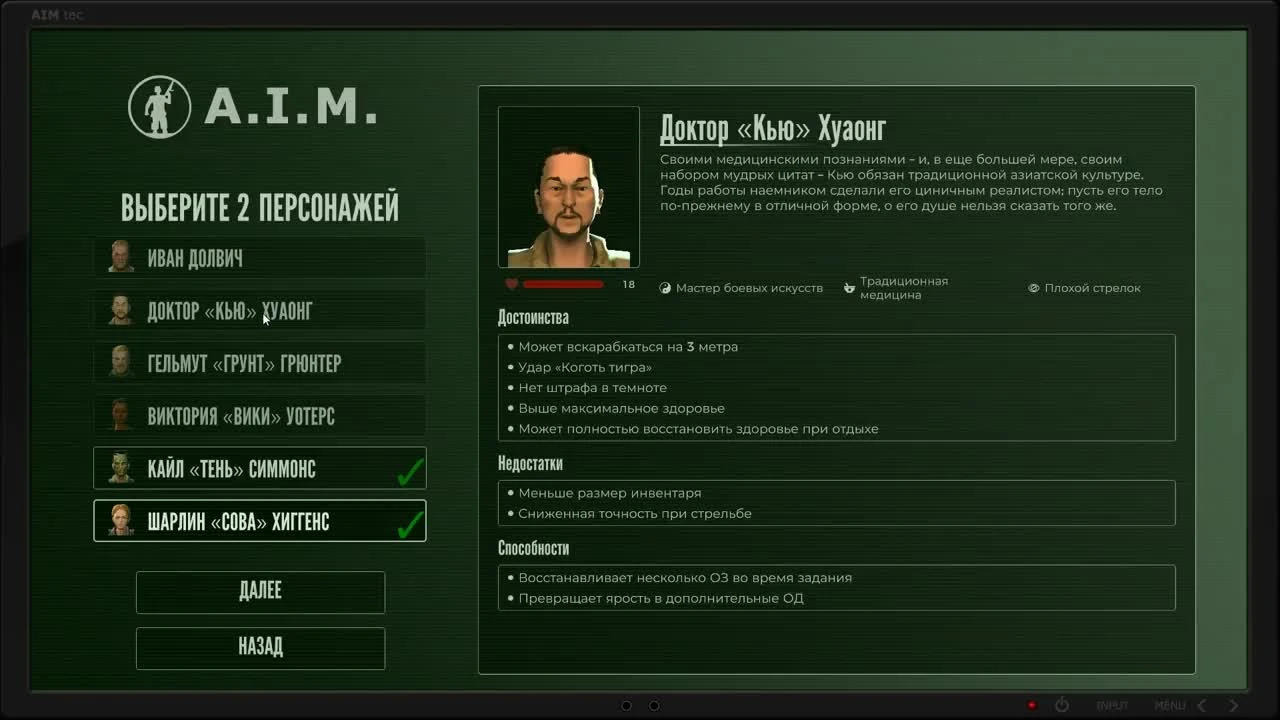Select the yin-yang martial arts trait icon
The image size is (1280, 720).
point(664,287)
